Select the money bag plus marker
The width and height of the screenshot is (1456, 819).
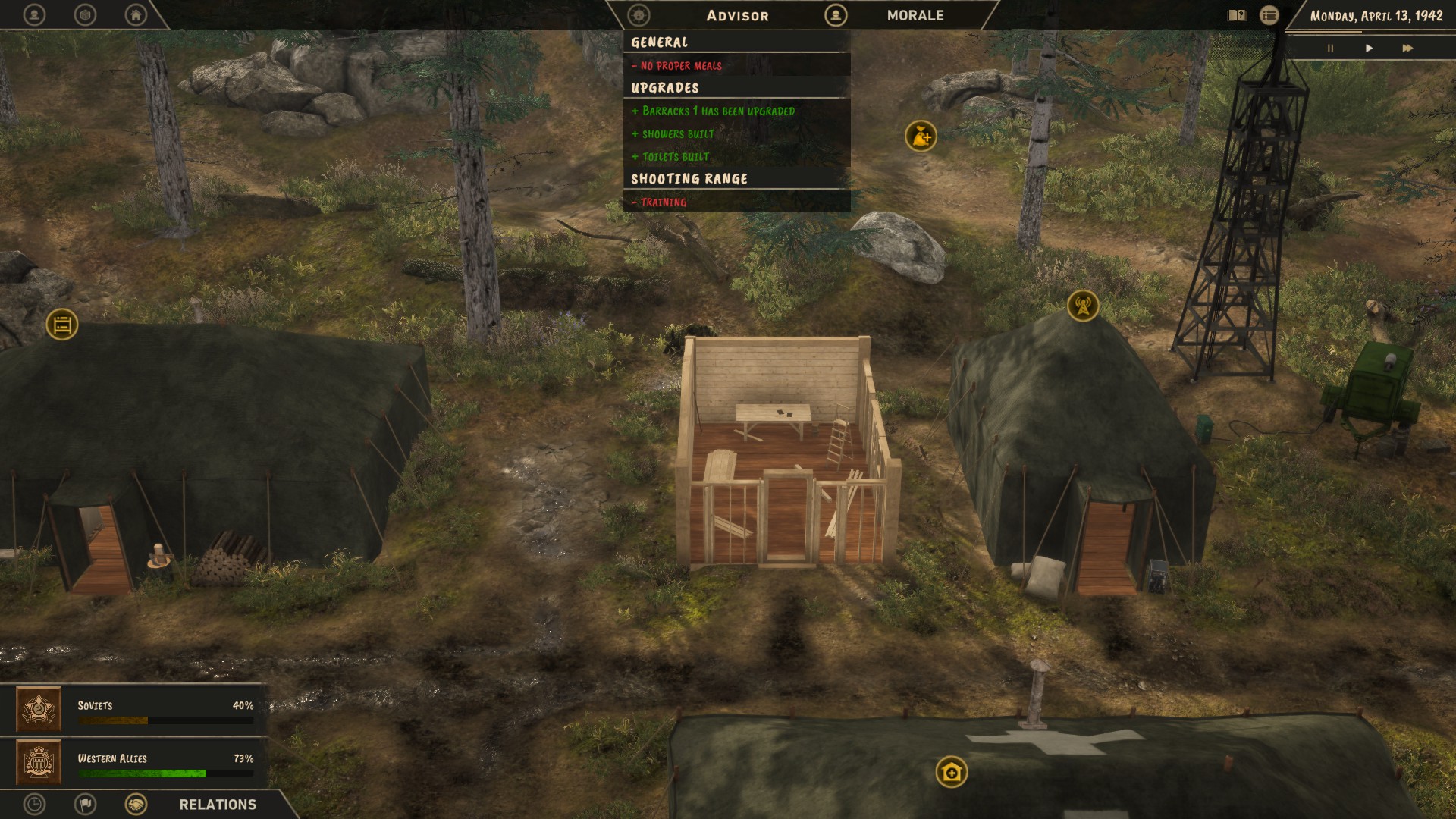(921, 136)
